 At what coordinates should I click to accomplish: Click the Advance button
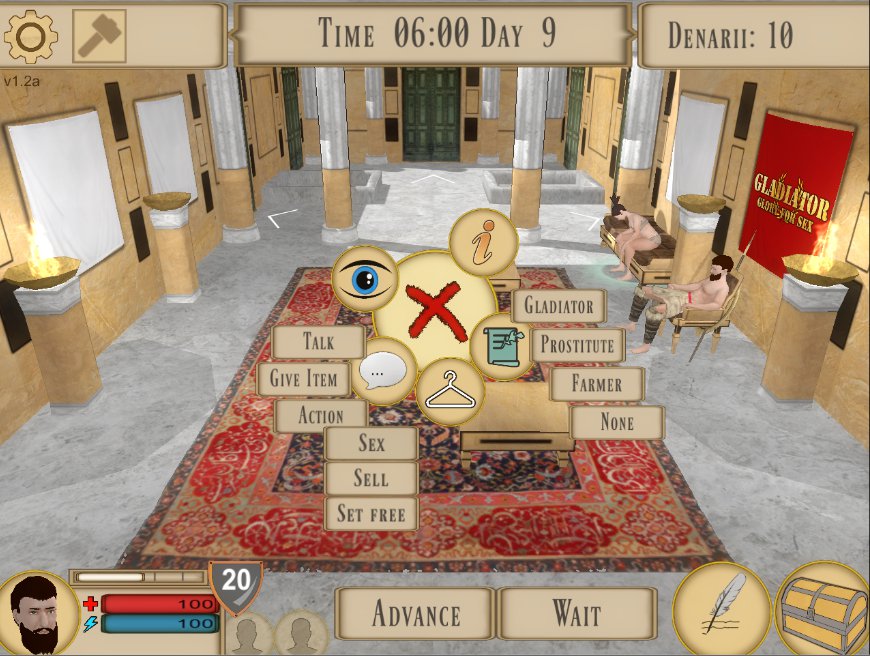pos(415,613)
